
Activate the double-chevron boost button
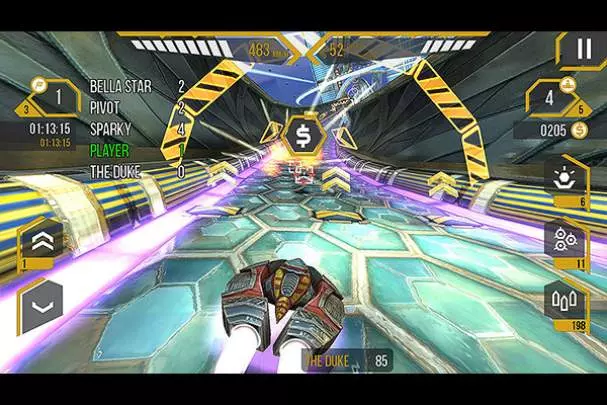pos(42,240)
